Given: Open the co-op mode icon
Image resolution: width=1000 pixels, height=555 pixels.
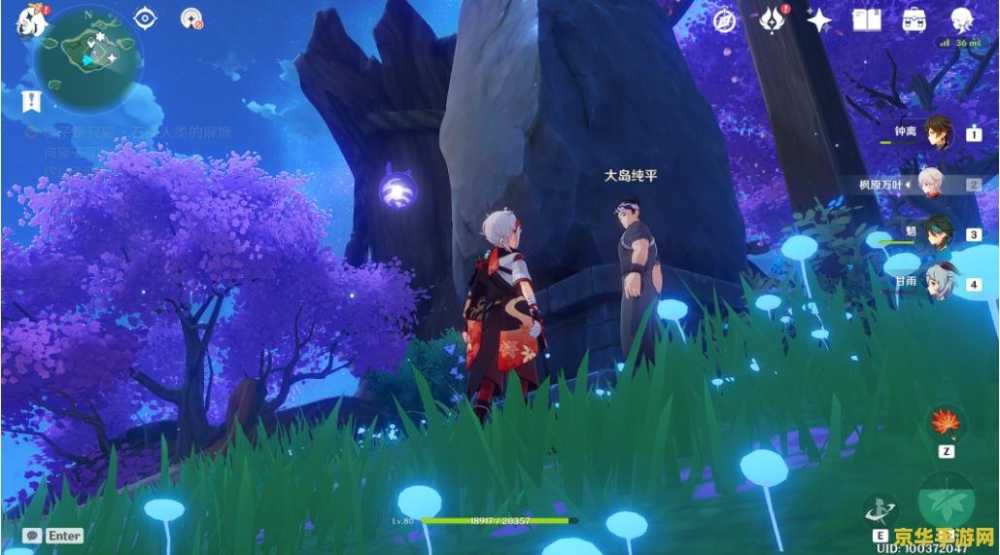Looking at the screenshot, I should (192, 18).
